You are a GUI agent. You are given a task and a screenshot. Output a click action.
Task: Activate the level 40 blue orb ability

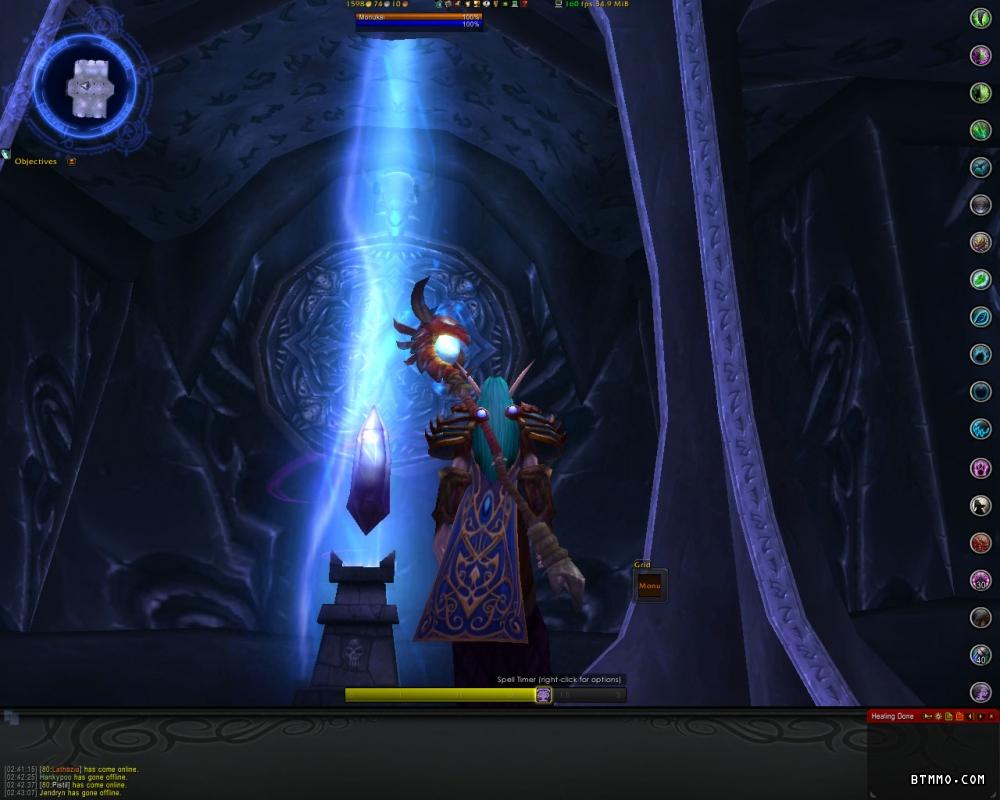click(x=981, y=655)
